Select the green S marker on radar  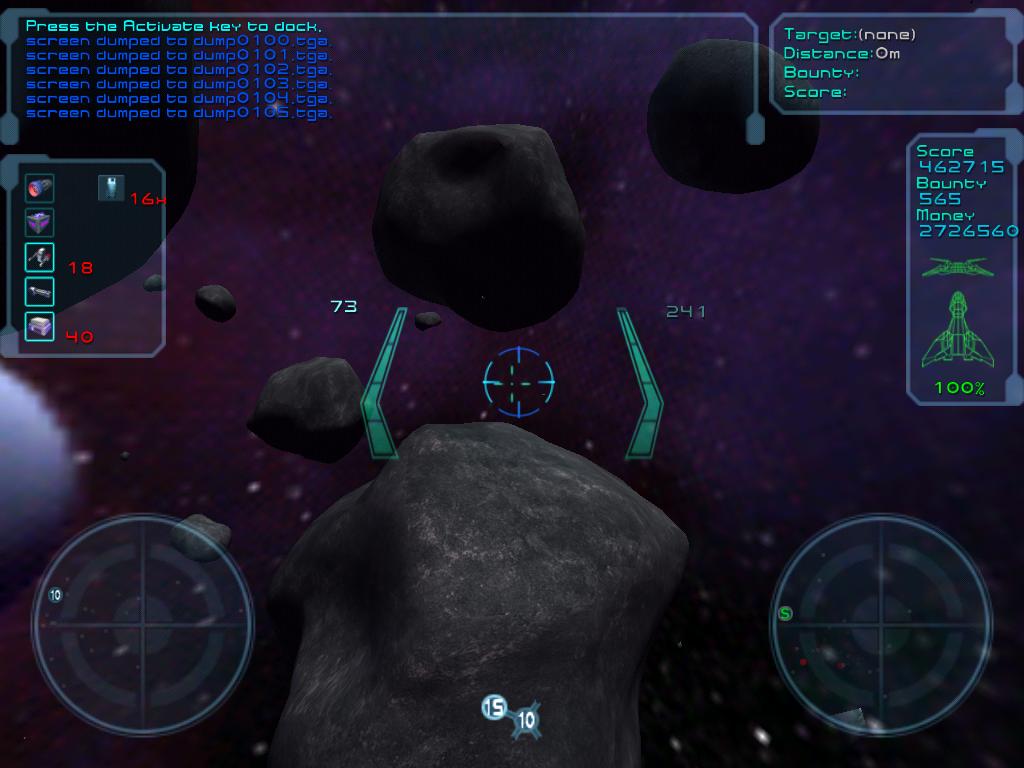click(785, 613)
